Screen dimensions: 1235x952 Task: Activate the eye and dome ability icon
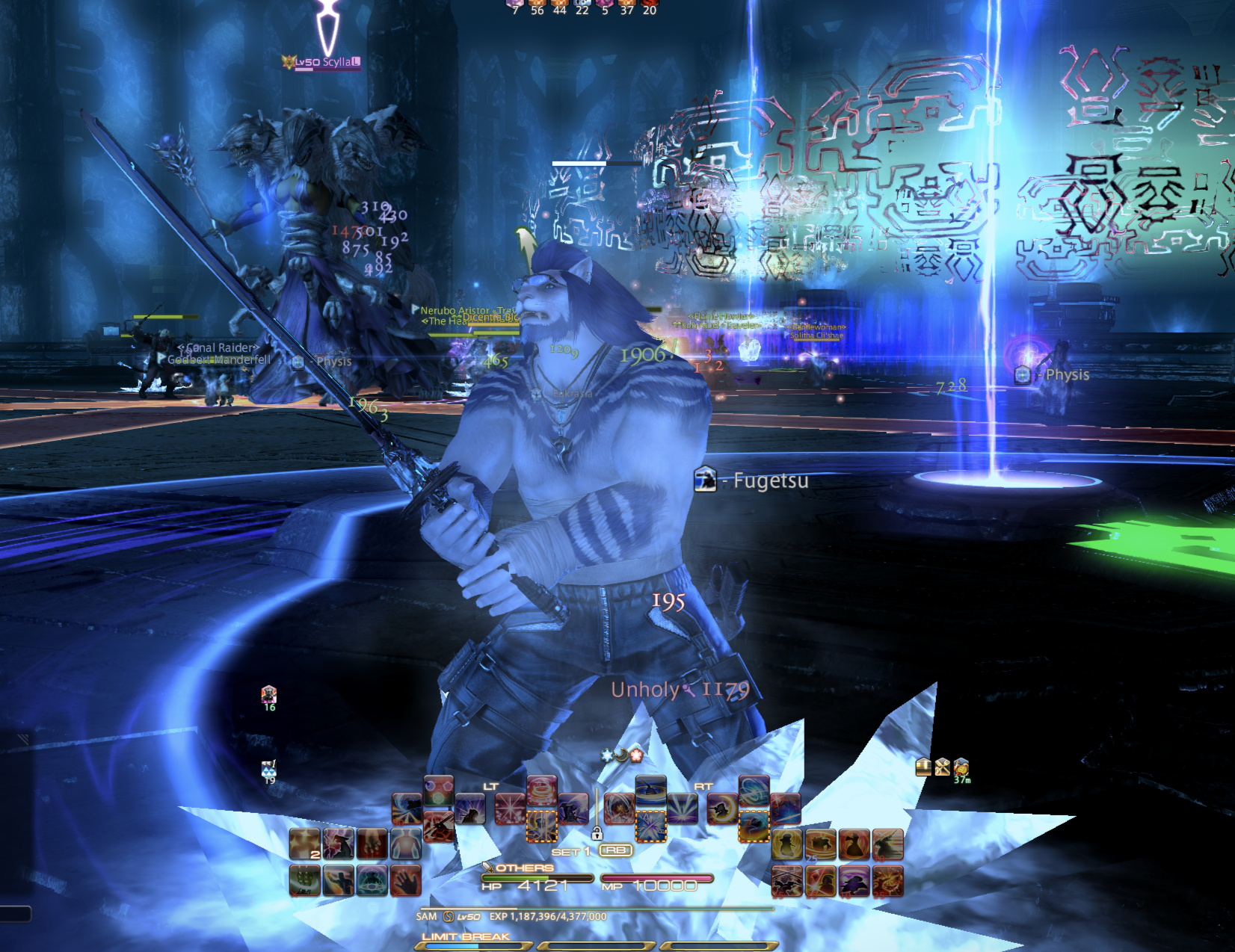372,880
